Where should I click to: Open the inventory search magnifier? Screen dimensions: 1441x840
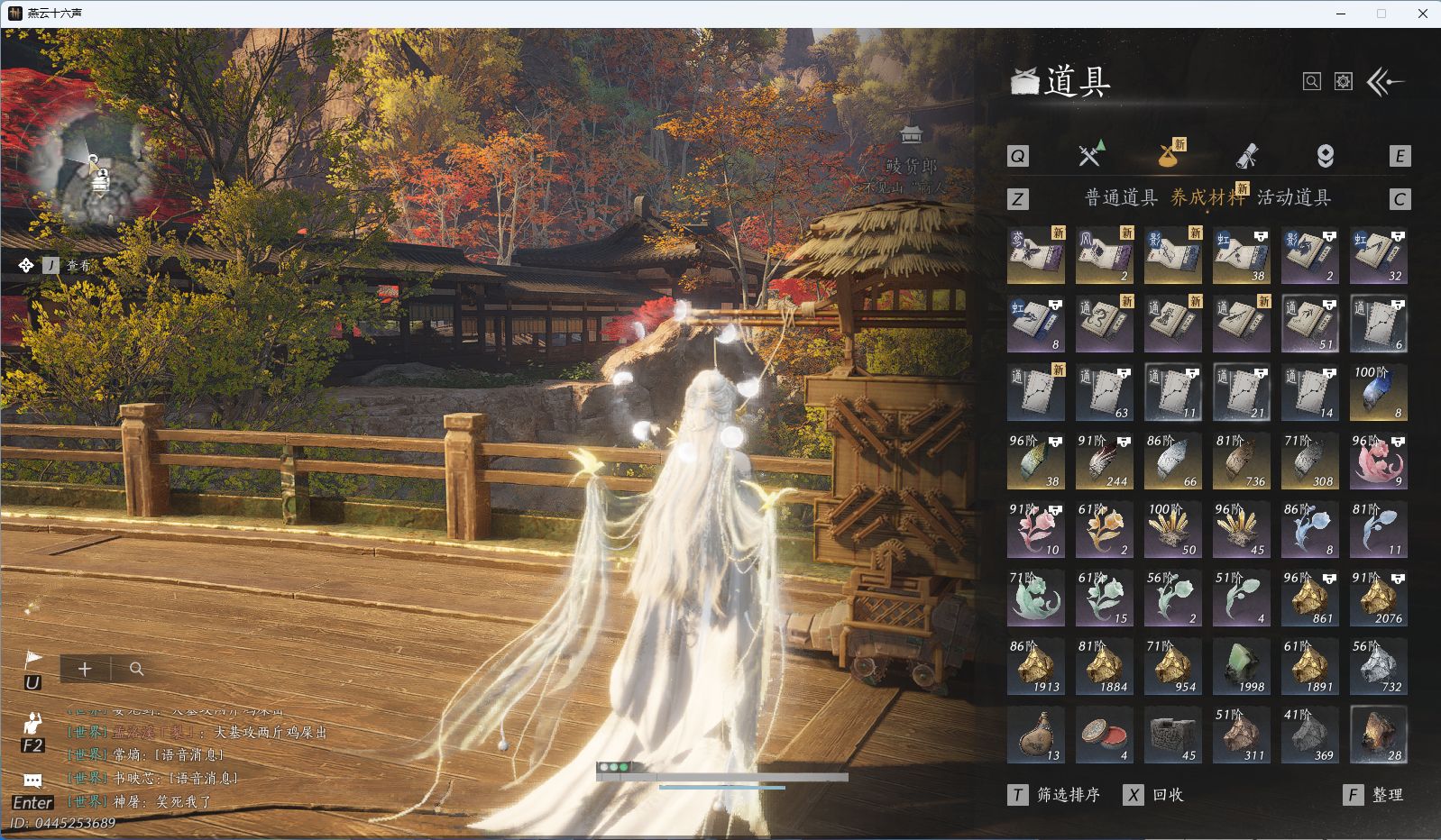1312,82
